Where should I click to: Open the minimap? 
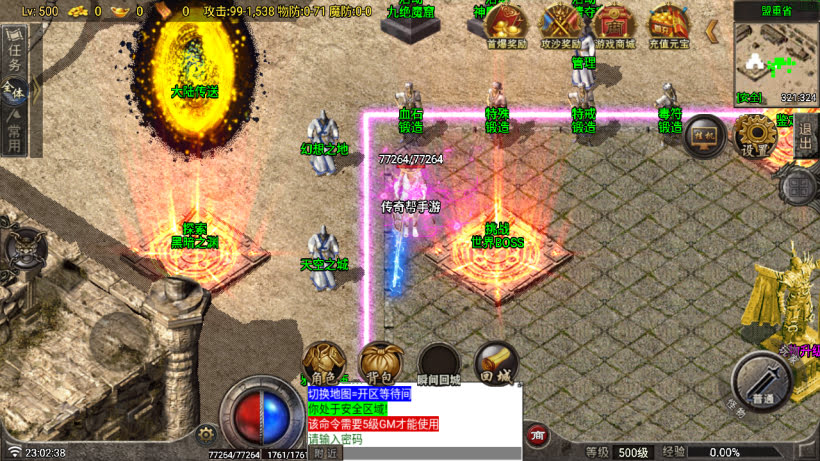click(776, 60)
